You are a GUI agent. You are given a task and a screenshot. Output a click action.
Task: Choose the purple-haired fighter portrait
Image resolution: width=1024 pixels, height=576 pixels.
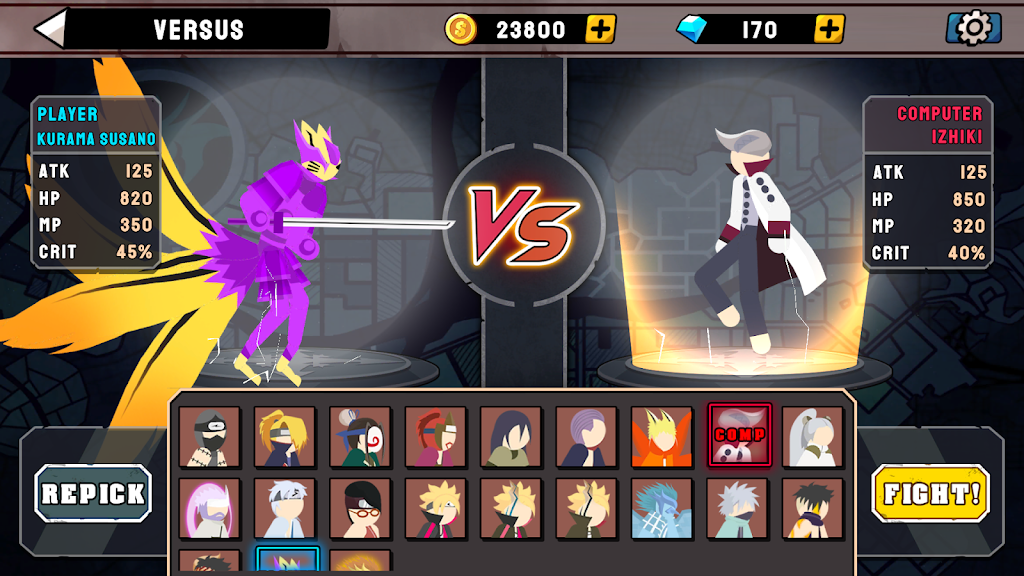point(586,437)
